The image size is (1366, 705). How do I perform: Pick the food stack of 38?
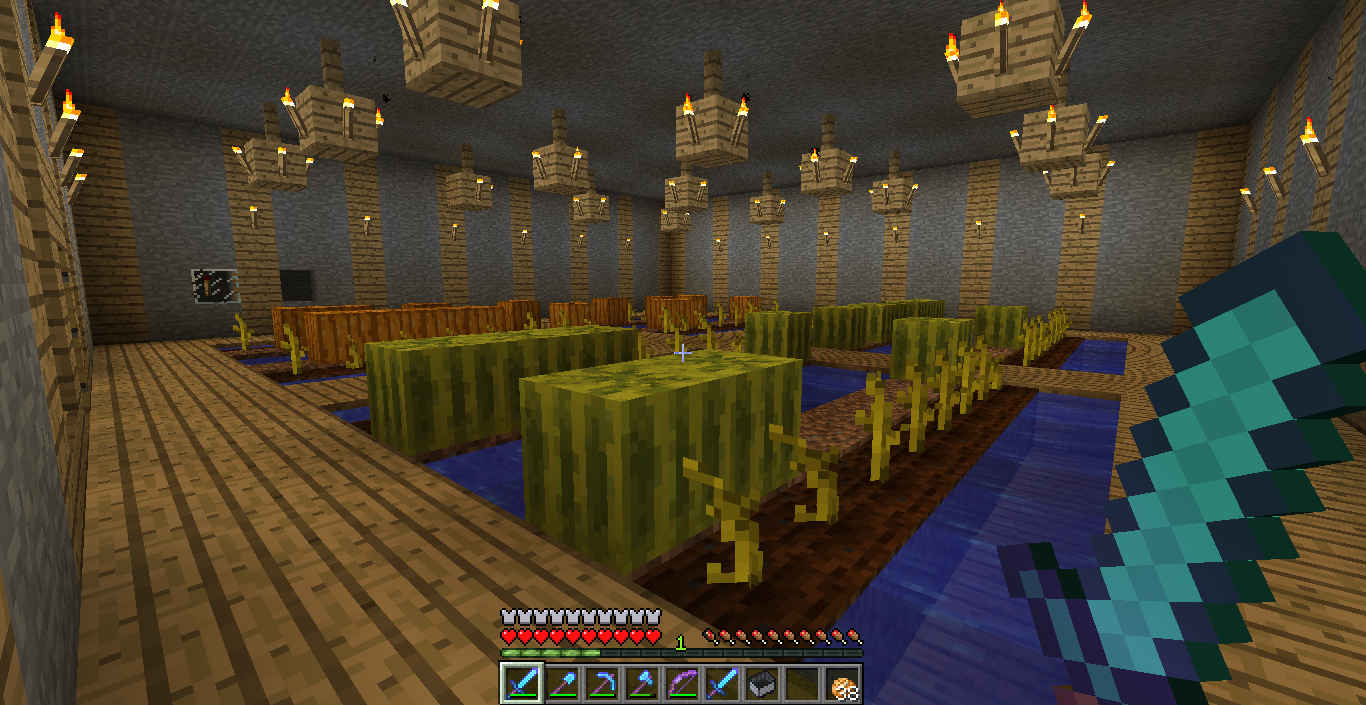841,683
